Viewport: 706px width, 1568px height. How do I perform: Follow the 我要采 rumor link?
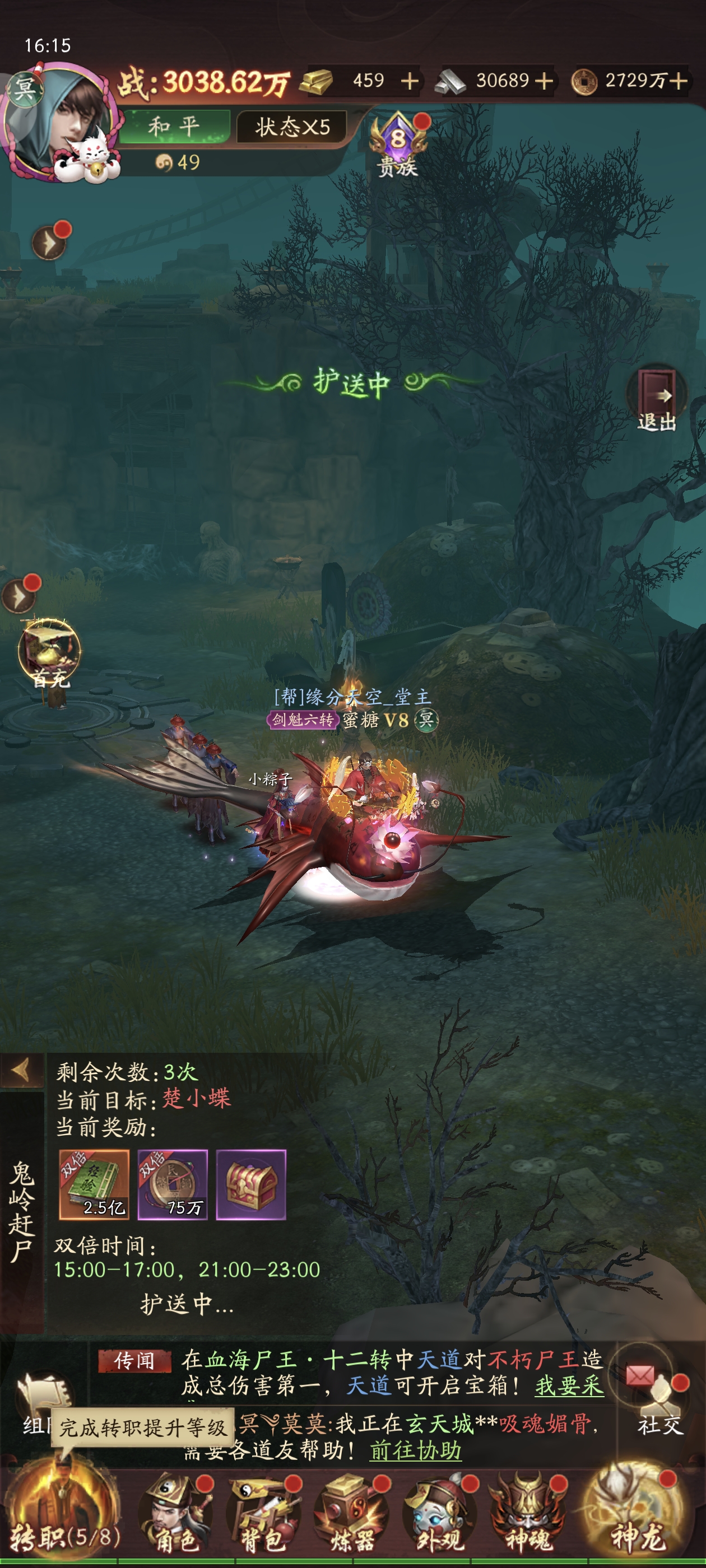(569, 1385)
